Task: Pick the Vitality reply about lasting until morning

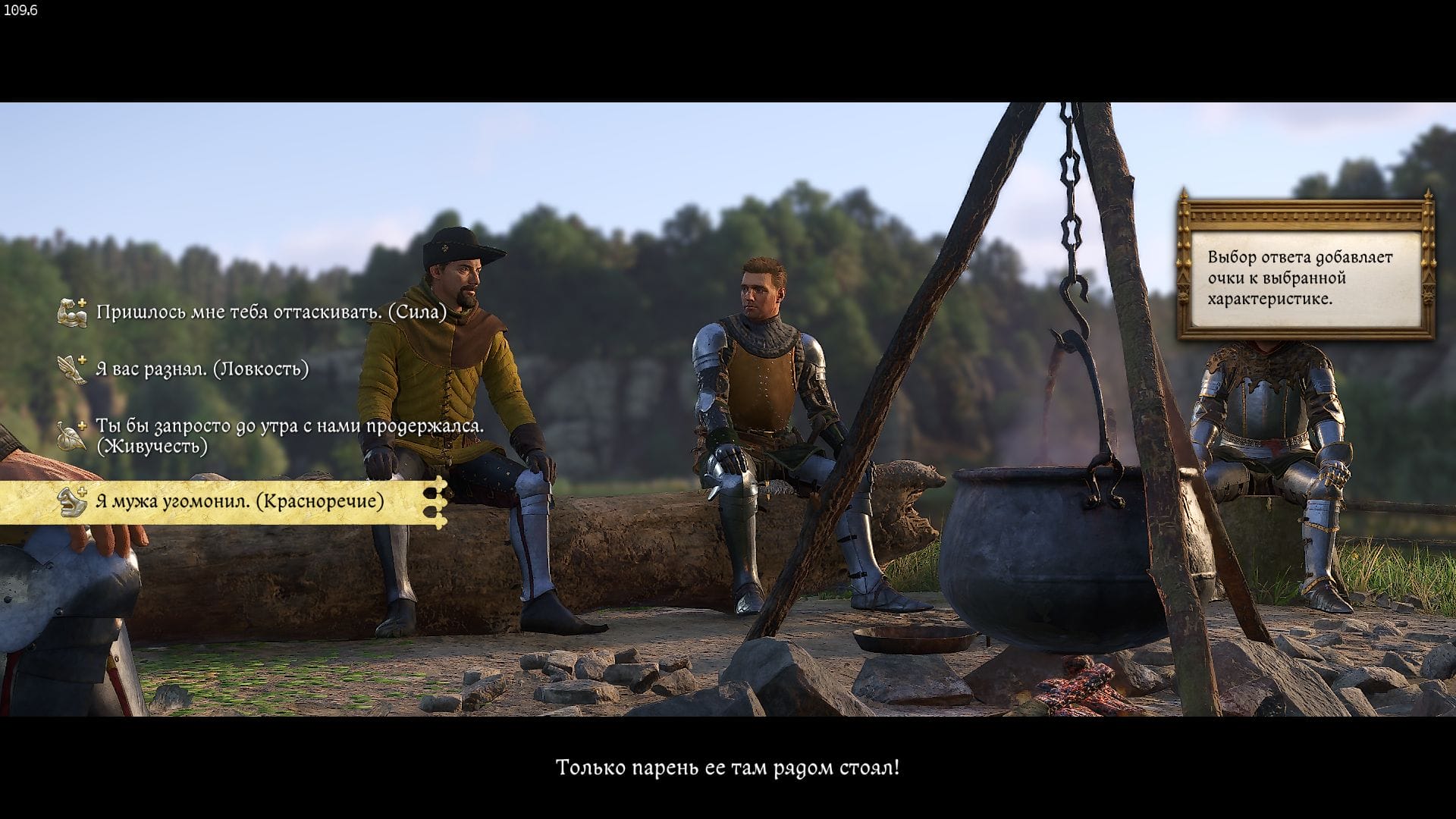Action: pos(288,435)
